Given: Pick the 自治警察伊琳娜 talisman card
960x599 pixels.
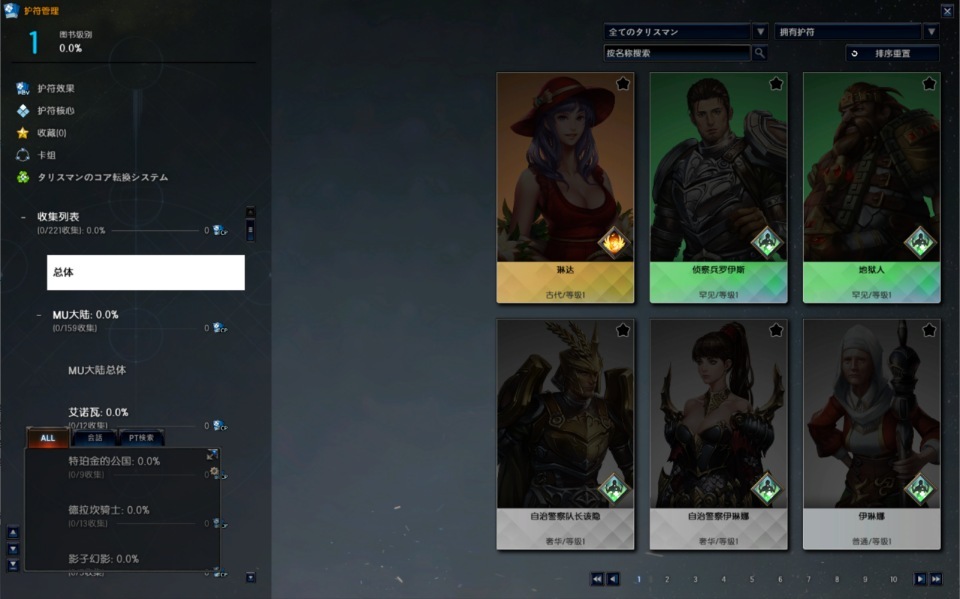Looking at the screenshot, I should (x=718, y=432).
